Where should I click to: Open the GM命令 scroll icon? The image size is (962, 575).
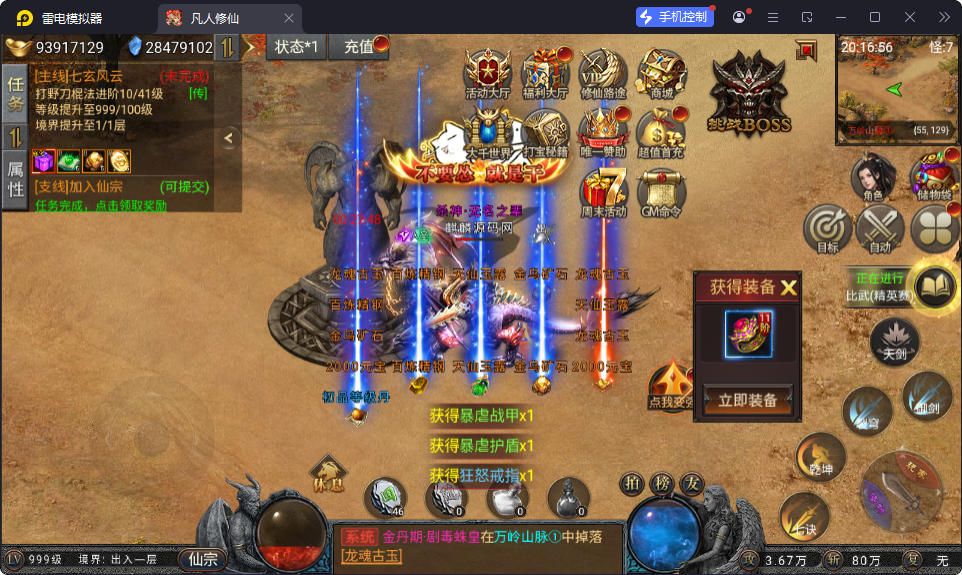click(x=661, y=190)
